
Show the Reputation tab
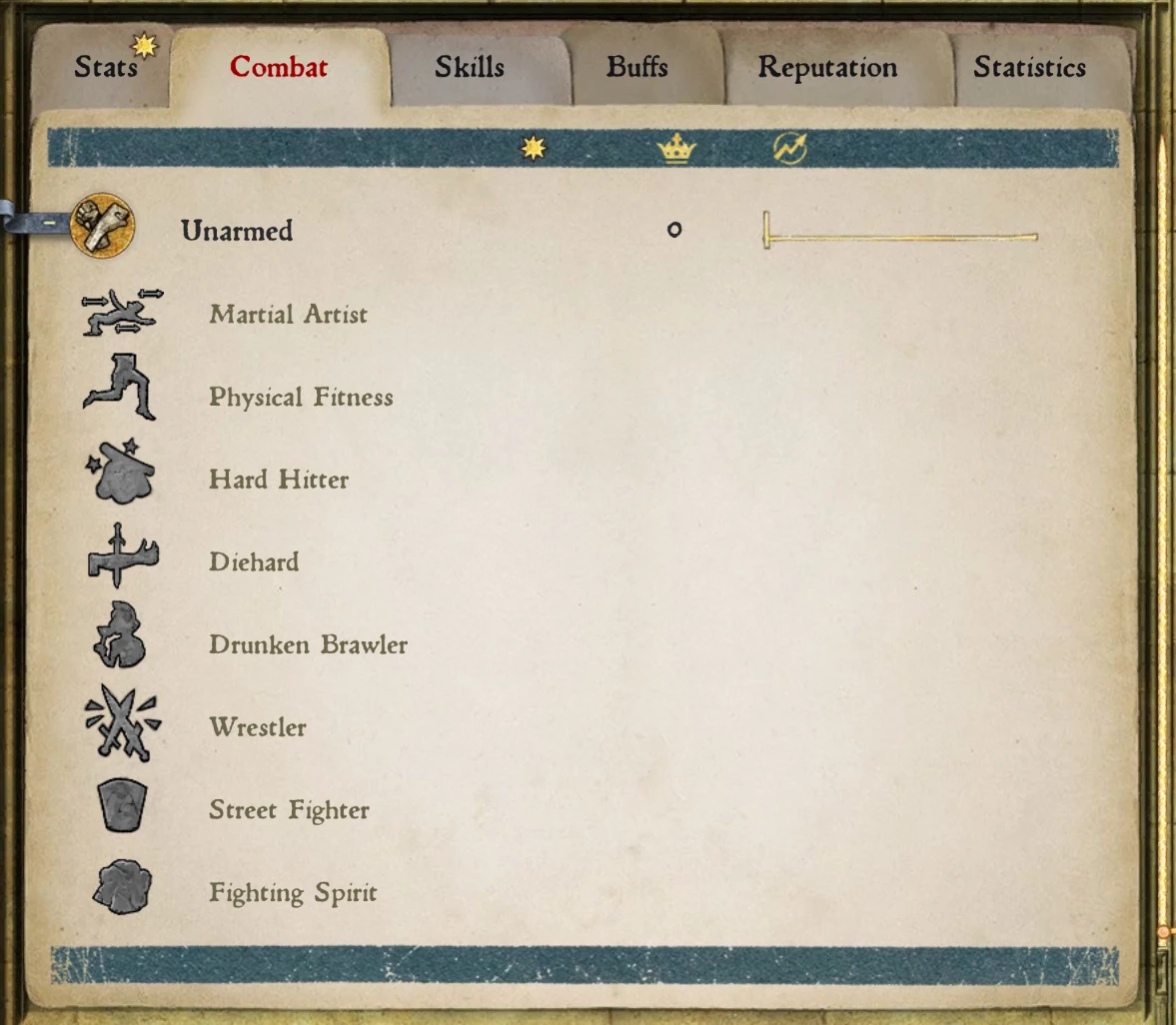pyautogui.click(x=827, y=68)
